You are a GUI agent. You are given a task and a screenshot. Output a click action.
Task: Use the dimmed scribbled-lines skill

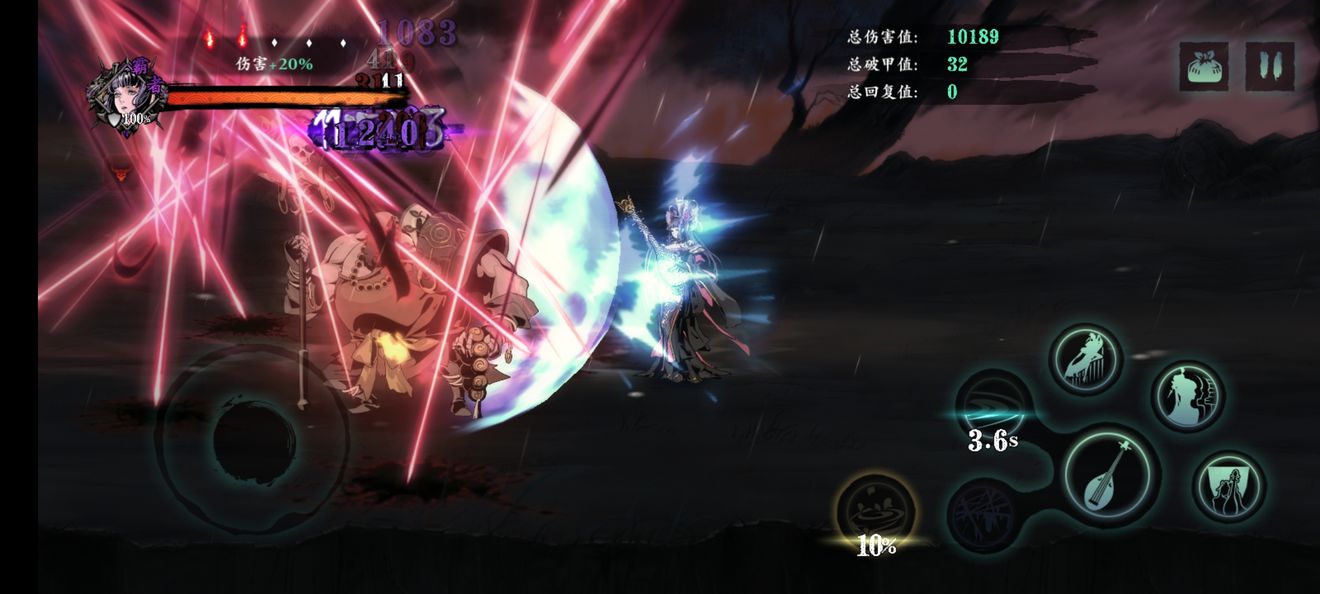tap(983, 515)
